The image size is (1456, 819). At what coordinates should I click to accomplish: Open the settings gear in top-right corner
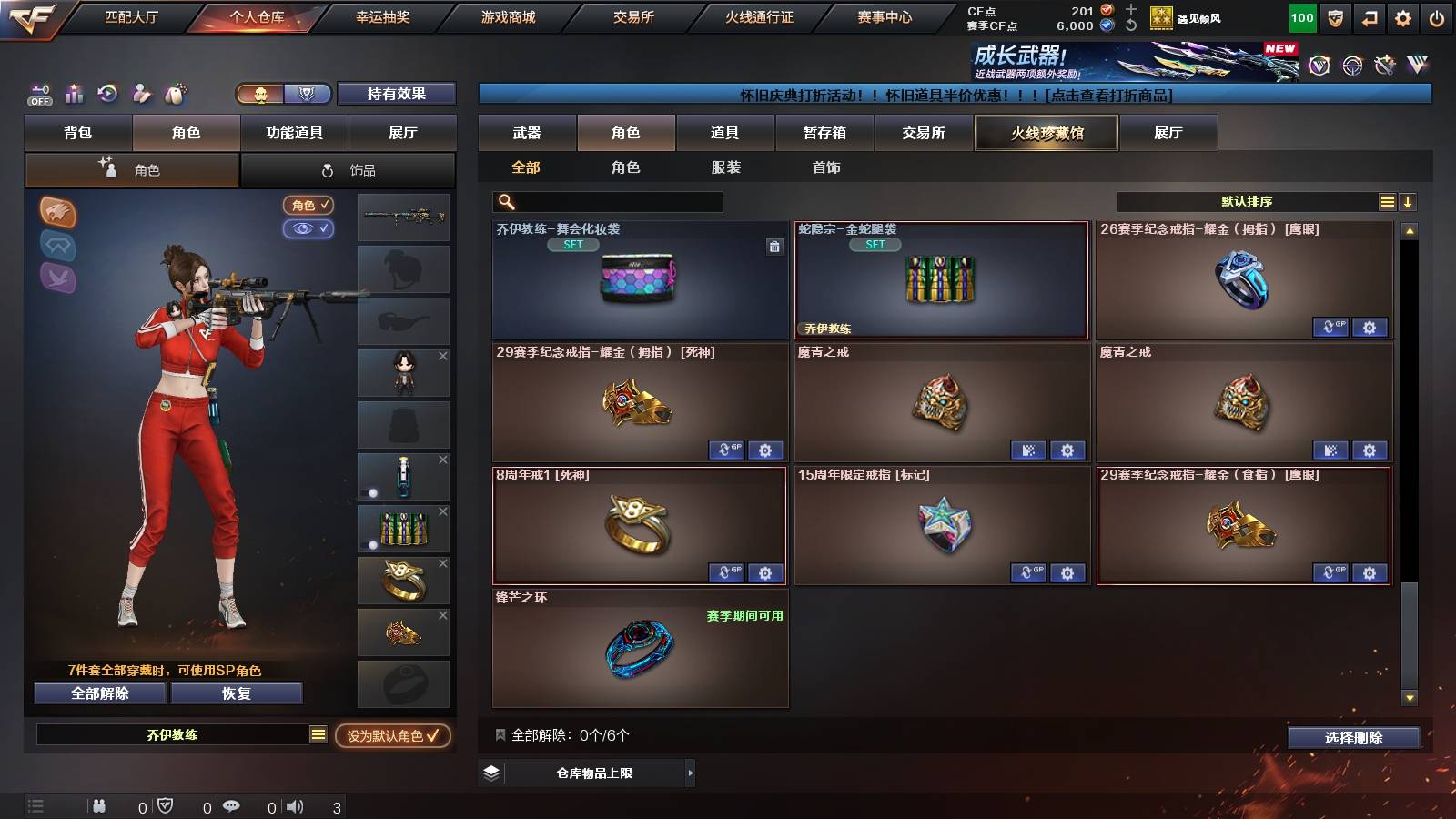tap(1403, 16)
